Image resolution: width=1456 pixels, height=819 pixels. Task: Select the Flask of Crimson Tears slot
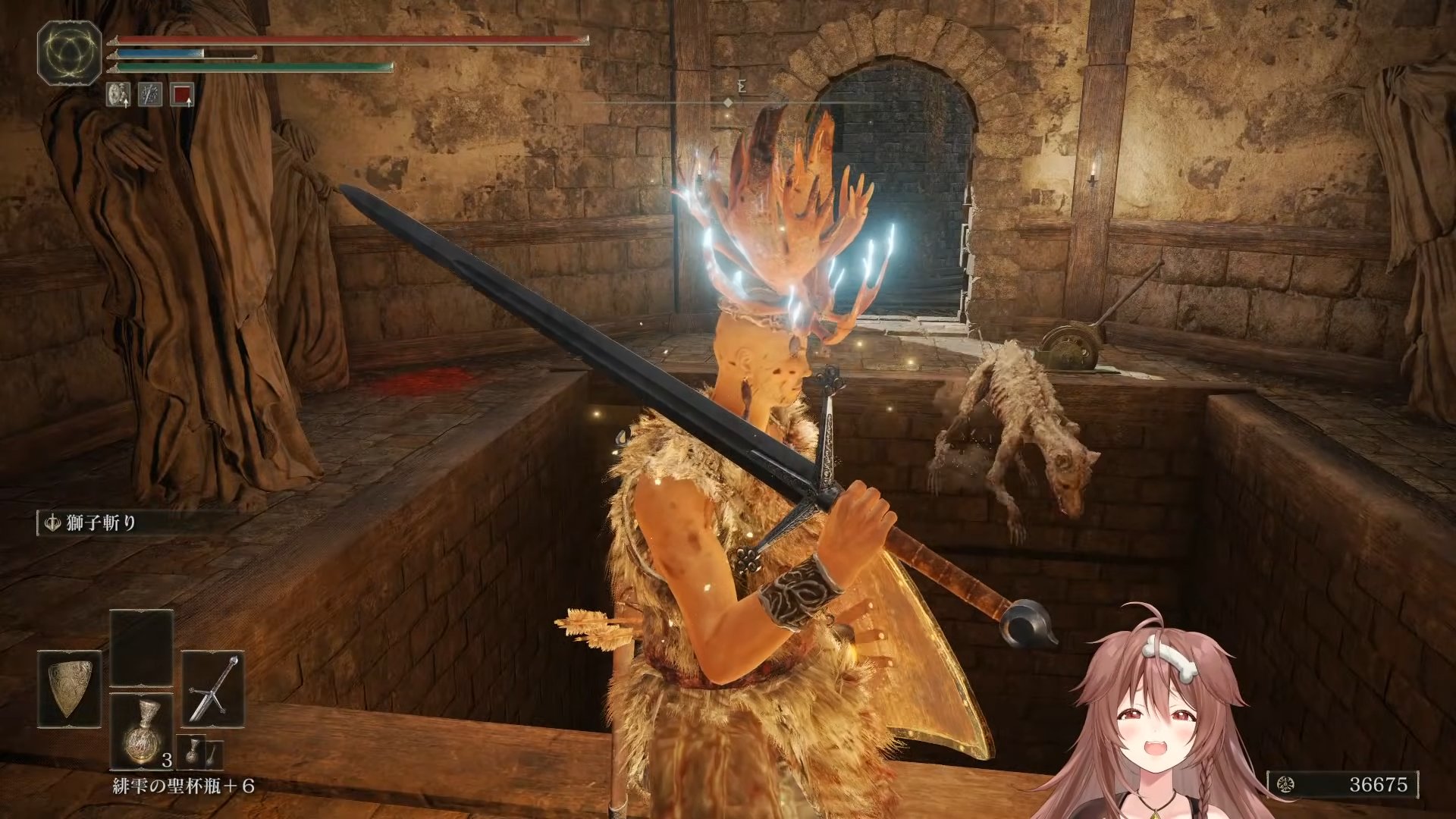(x=142, y=730)
